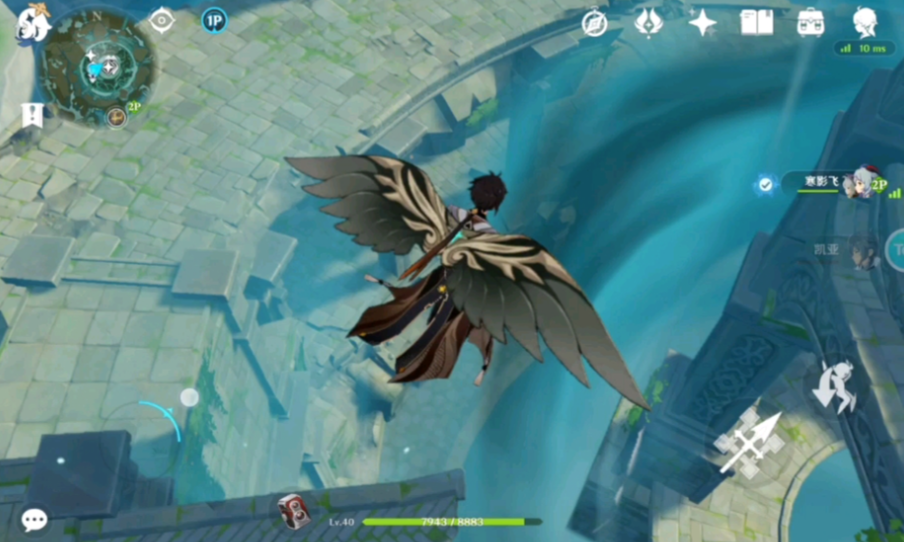The height and width of the screenshot is (542, 904).
Task: Open the backpack inventory
Action: click(x=810, y=22)
